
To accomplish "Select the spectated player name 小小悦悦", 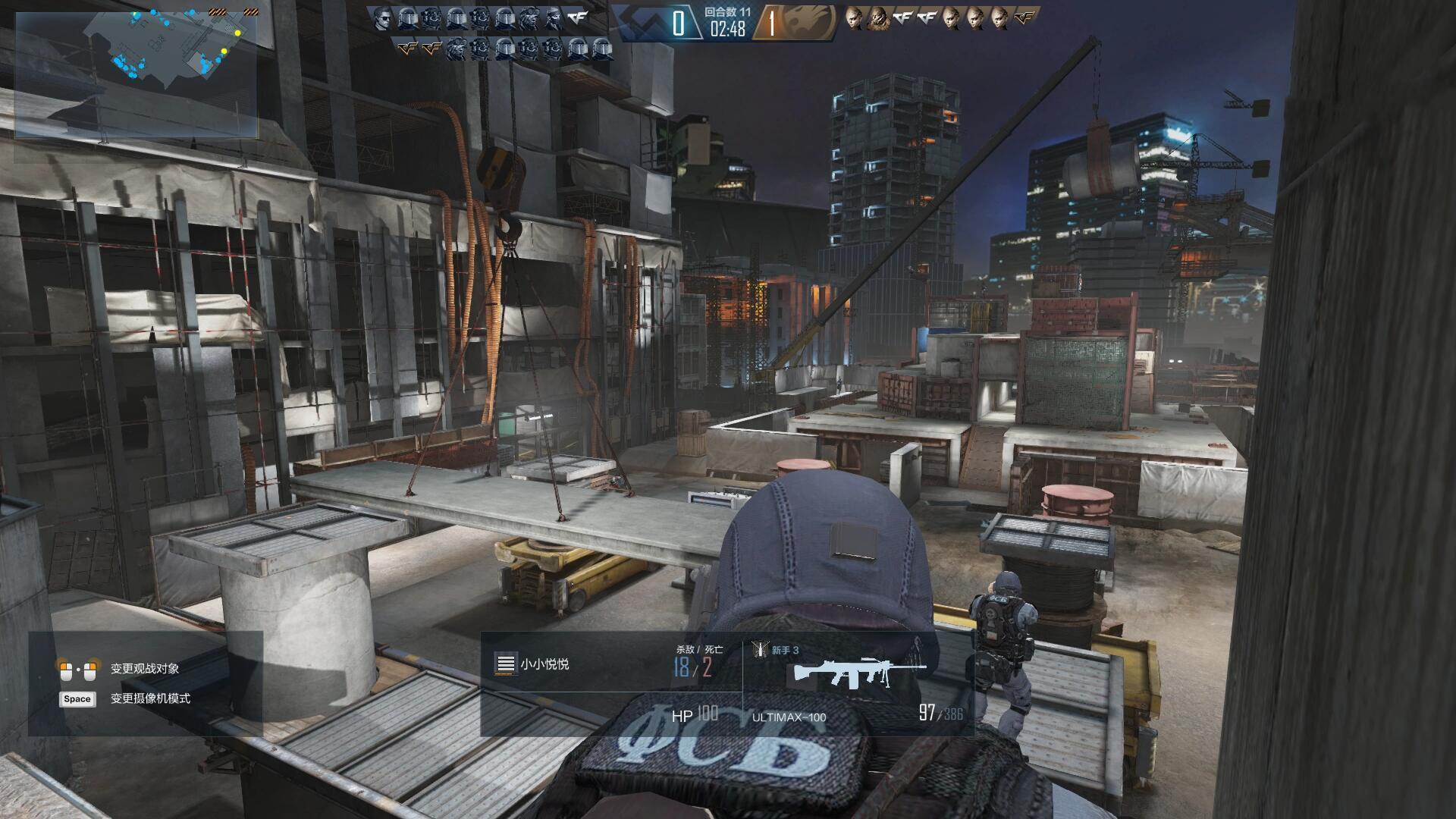I will [544, 664].
